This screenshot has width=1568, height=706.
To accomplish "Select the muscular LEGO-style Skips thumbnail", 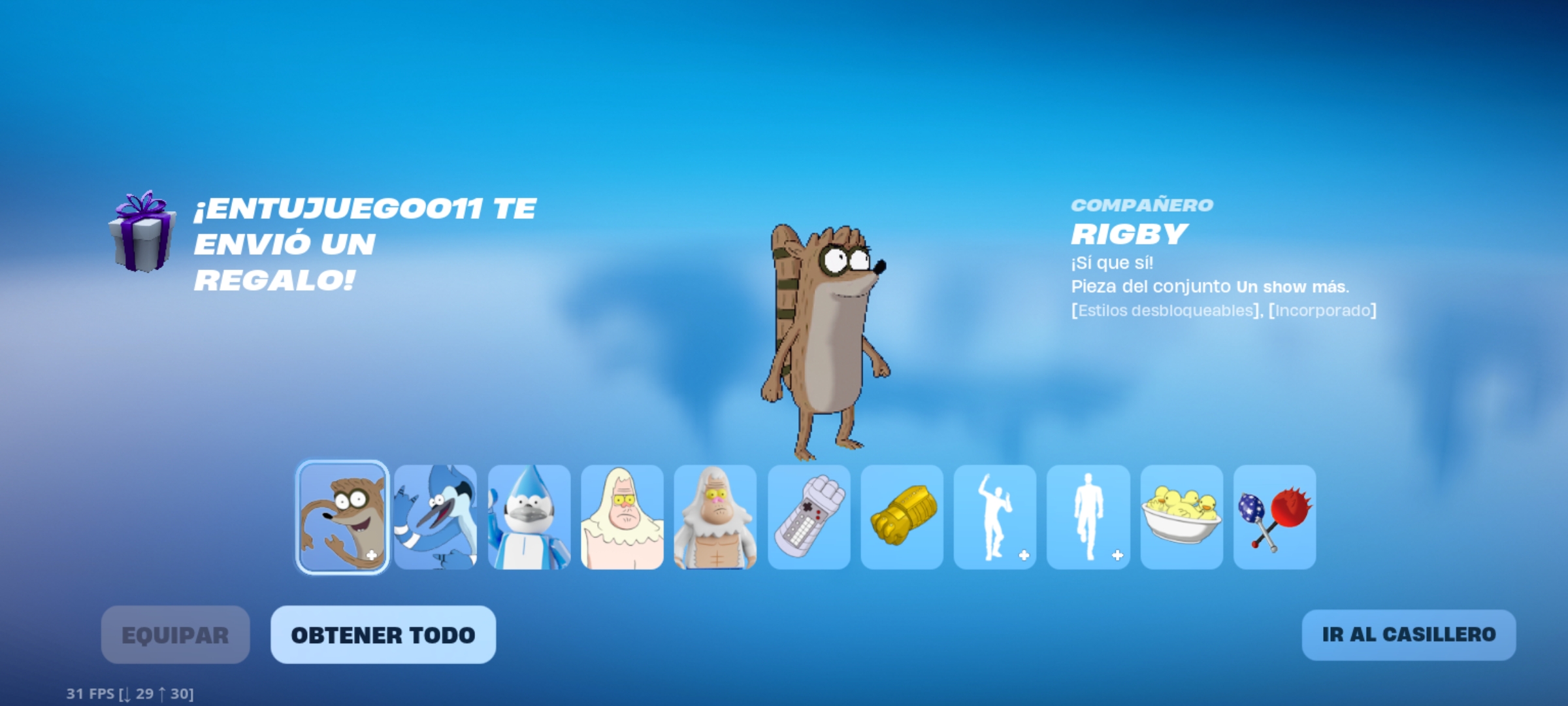I will pos(715,517).
